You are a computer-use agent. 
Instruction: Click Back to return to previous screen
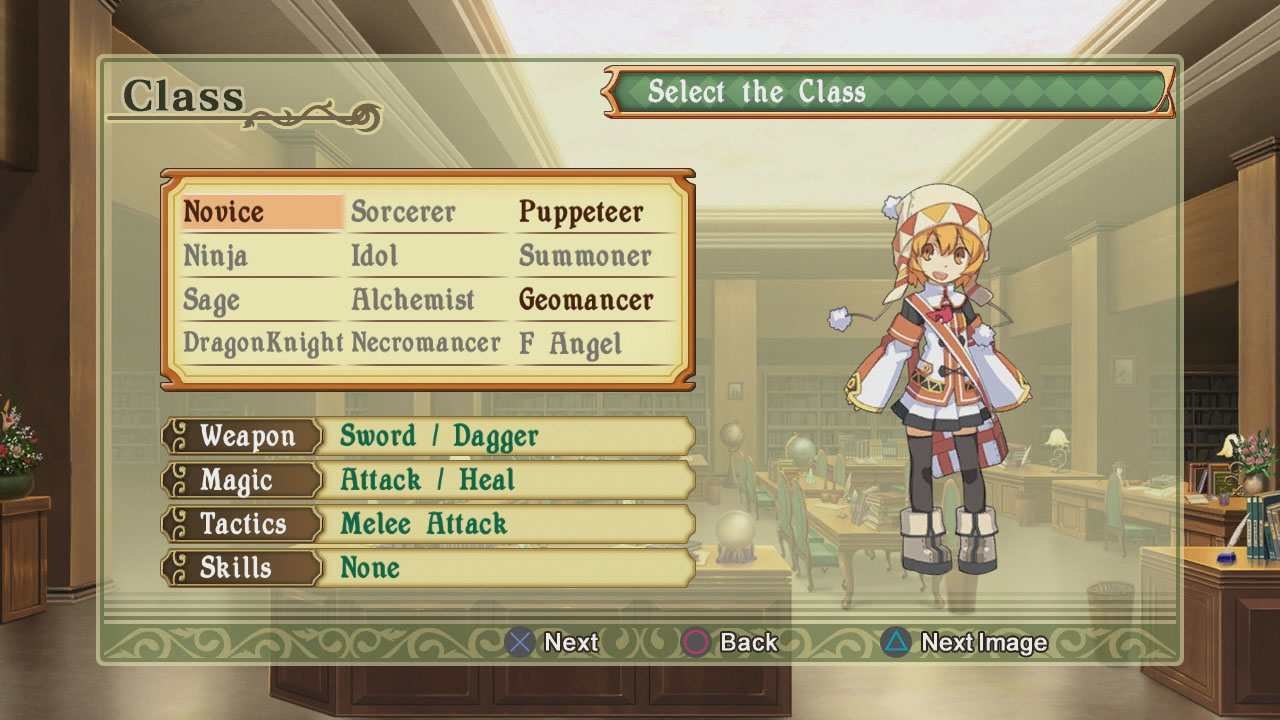point(744,642)
